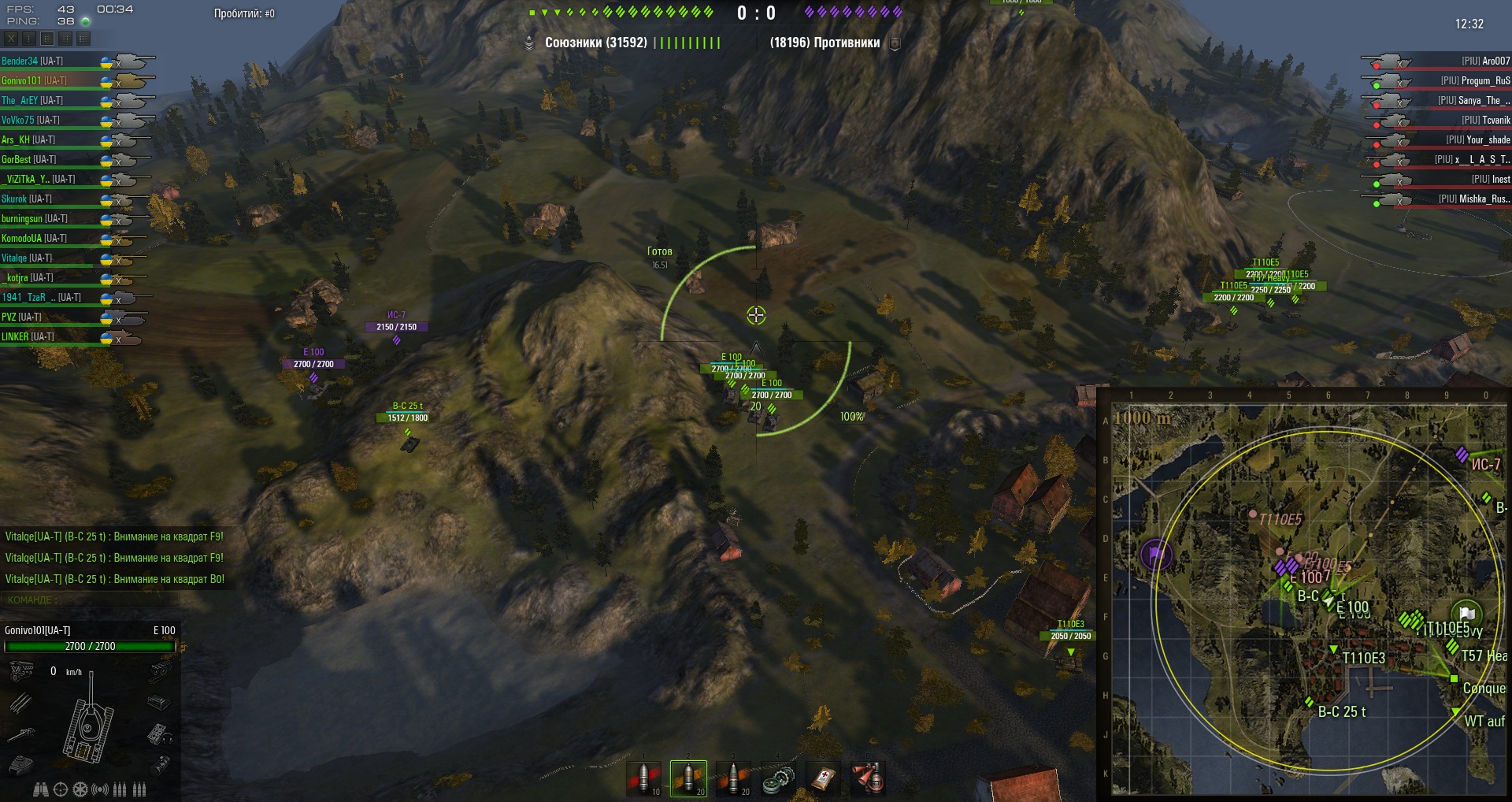1512x802 pixels.
Task: Activate the fire extinguisher consumable
Action: [x=868, y=778]
